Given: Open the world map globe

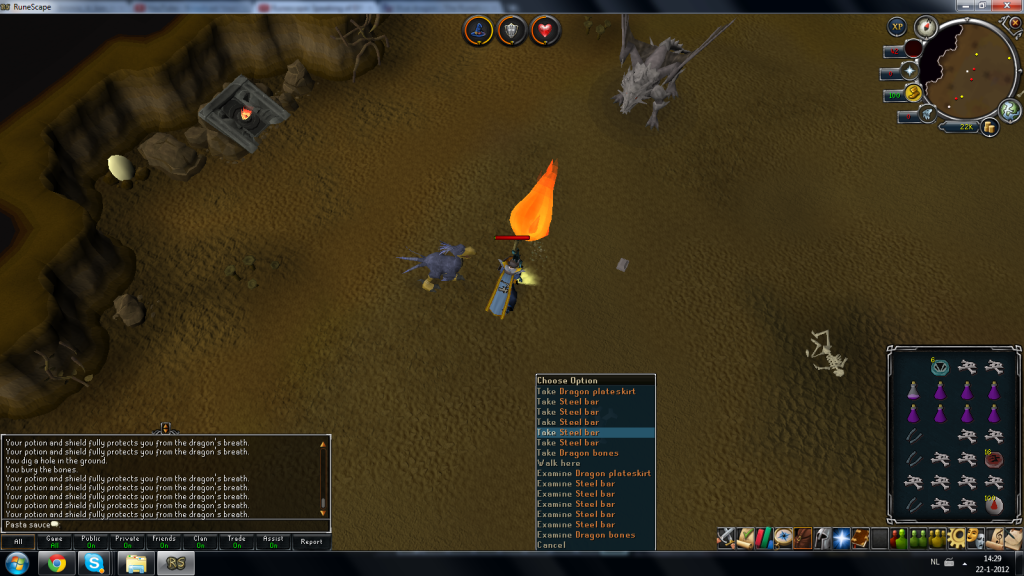Looking at the screenshot, I should pos(1010,110).
